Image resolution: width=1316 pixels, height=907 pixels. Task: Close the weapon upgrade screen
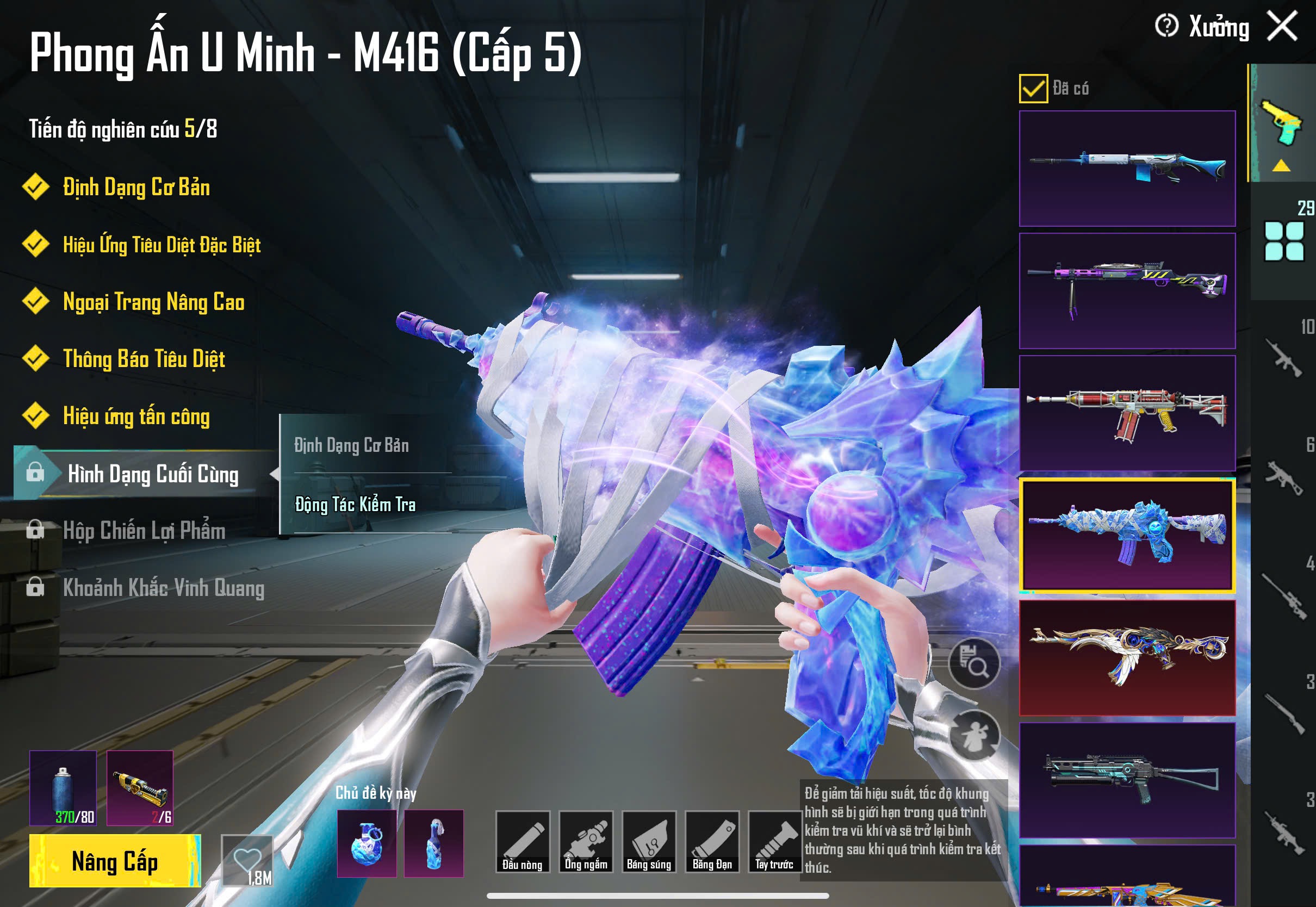coord(1282,27)
